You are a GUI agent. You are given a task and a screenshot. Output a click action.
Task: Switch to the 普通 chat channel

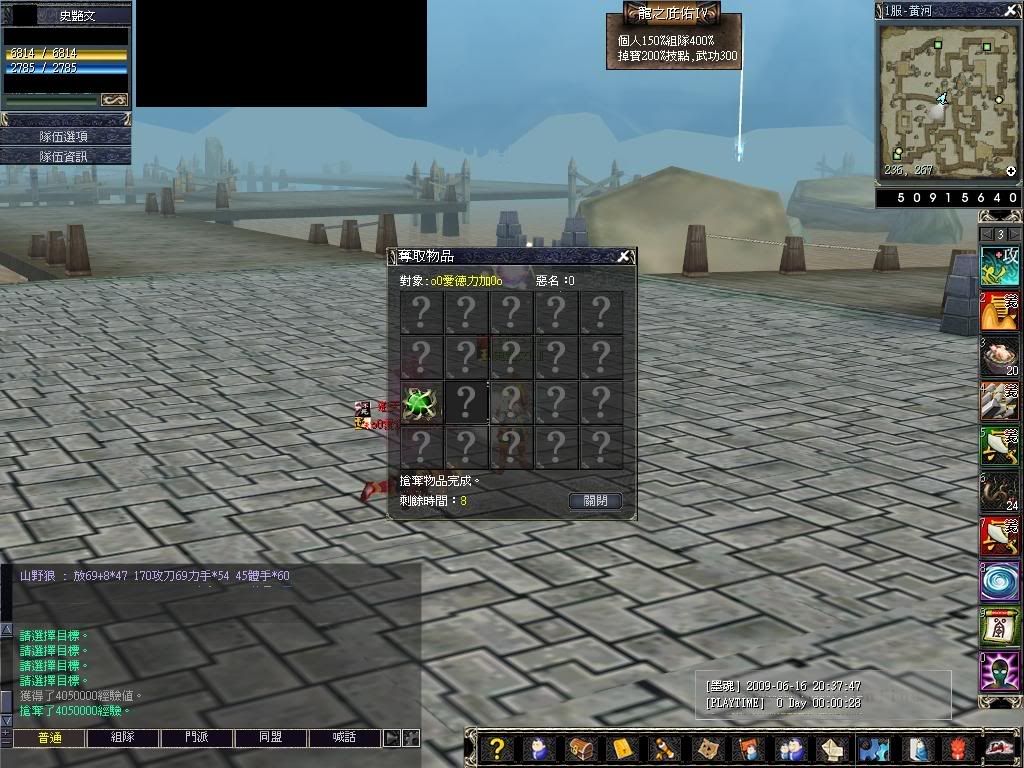(x=48, y=738)
